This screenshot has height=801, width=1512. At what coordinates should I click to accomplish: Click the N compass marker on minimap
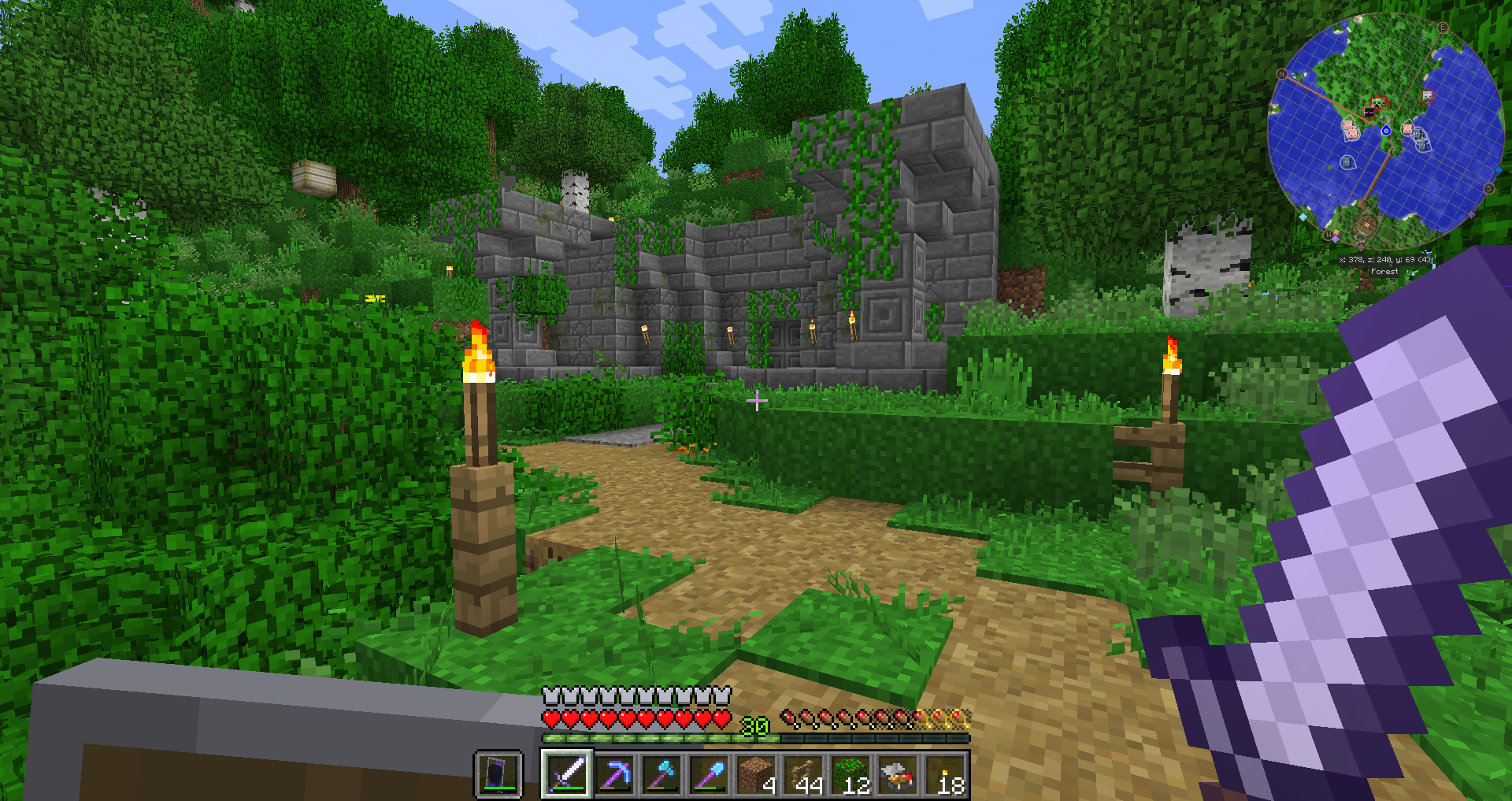tap(1281, 75)
